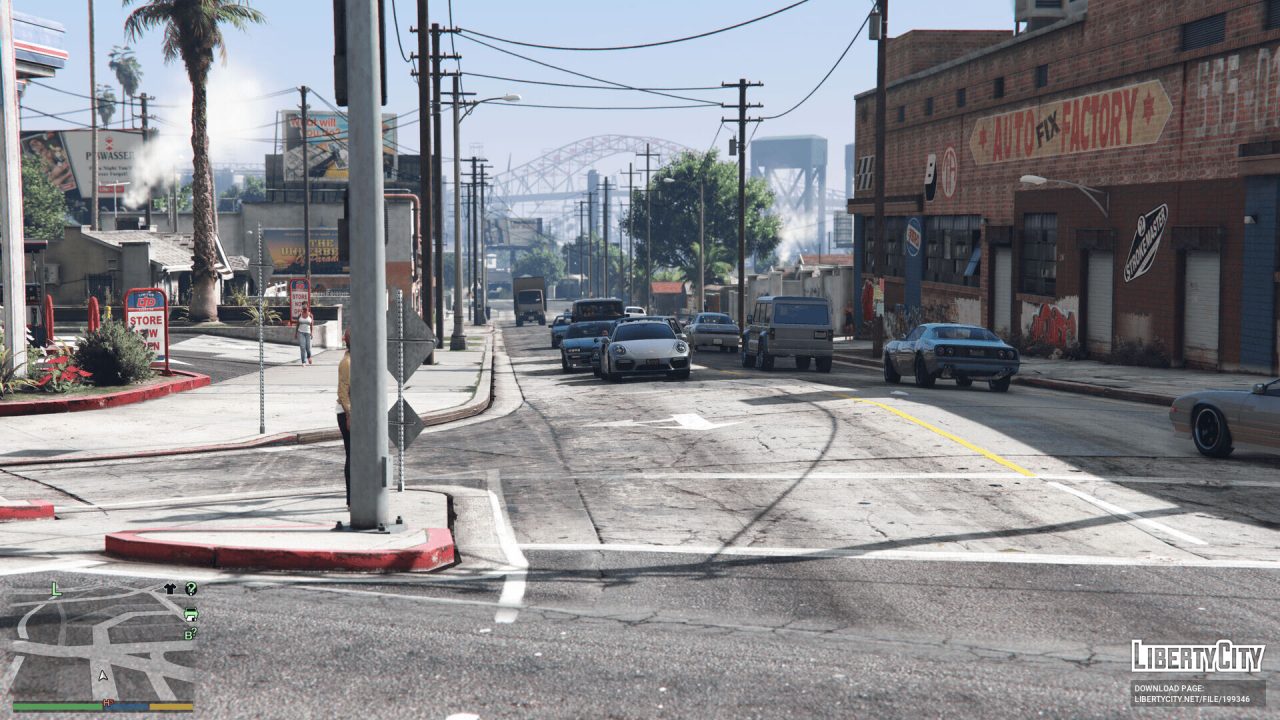Click the blue armor bar segment

(127, 706)
